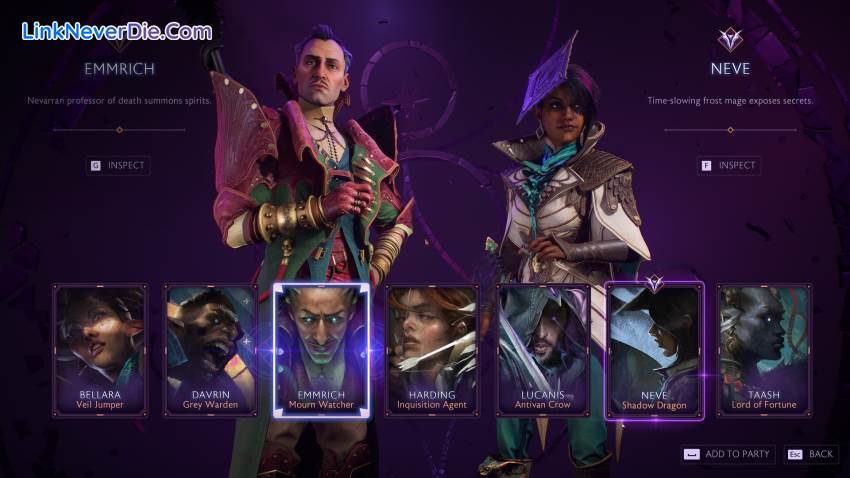Inspect Emmrich's details

pyautogui.click(x=118, y=165)
